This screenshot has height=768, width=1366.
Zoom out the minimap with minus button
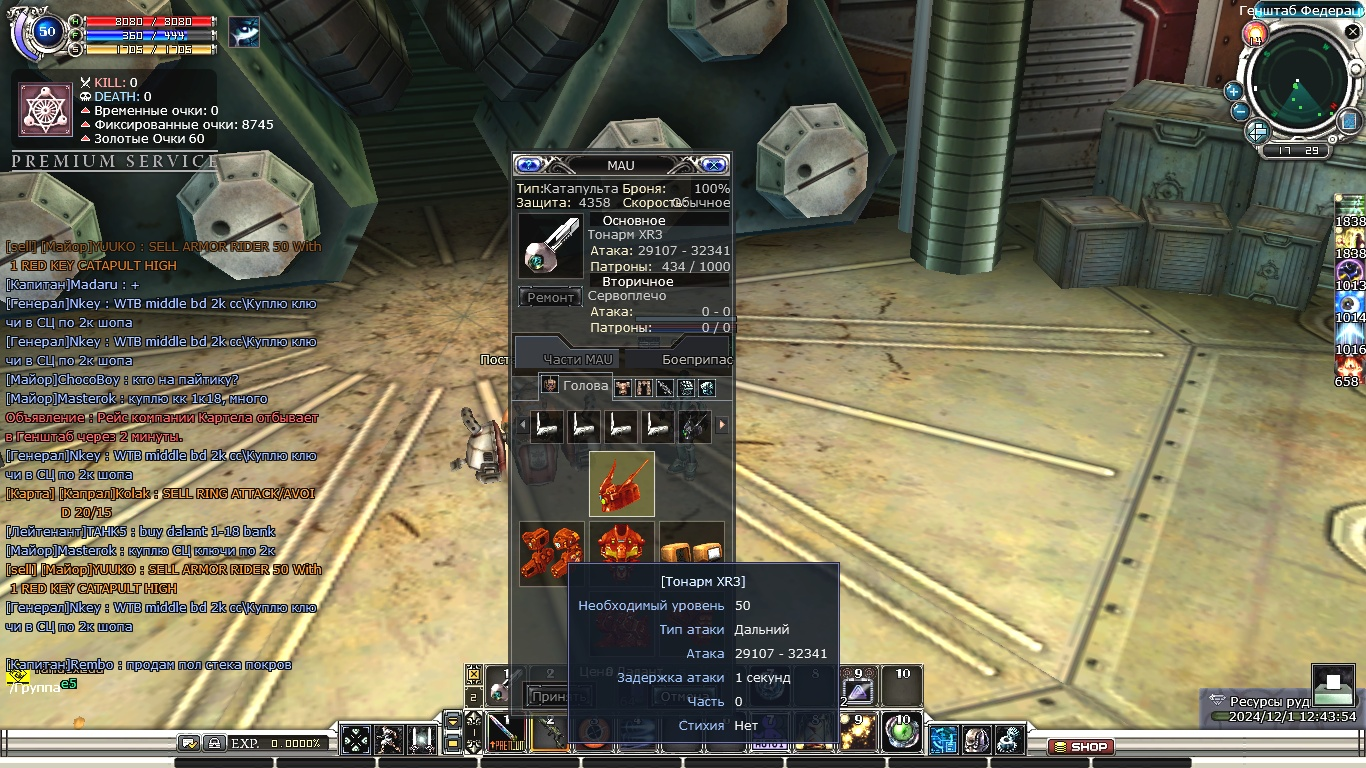tap(1240, 111)
